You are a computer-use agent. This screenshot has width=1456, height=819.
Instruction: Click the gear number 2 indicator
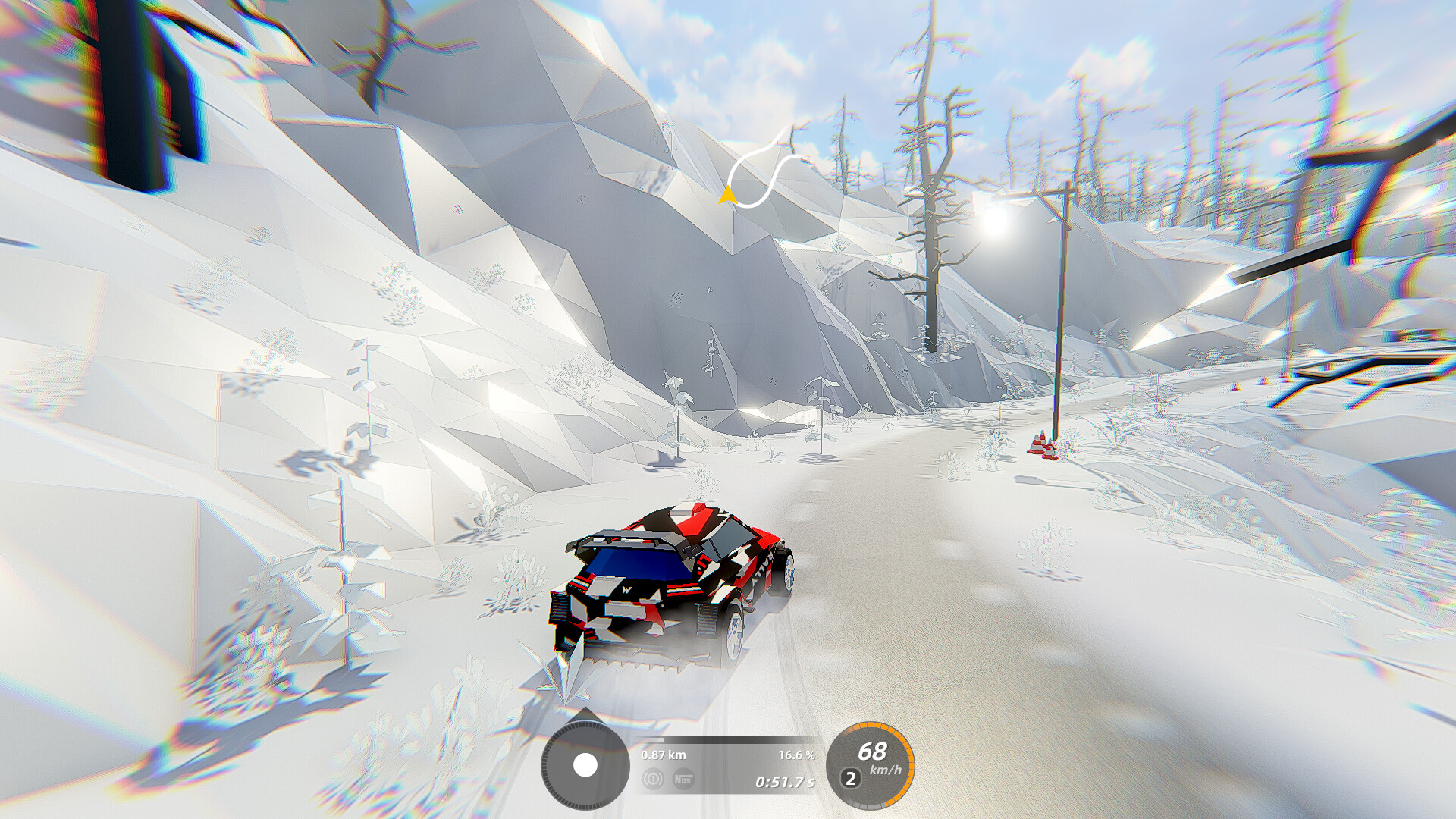(851, 778)
